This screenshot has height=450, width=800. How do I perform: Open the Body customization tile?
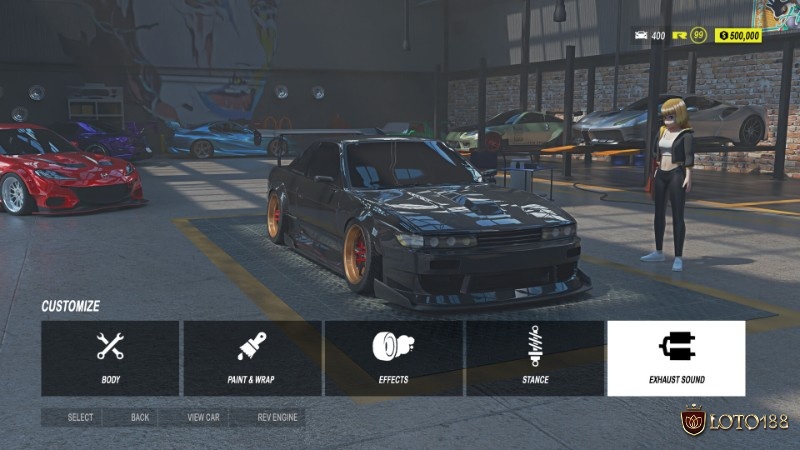point(110,358)
